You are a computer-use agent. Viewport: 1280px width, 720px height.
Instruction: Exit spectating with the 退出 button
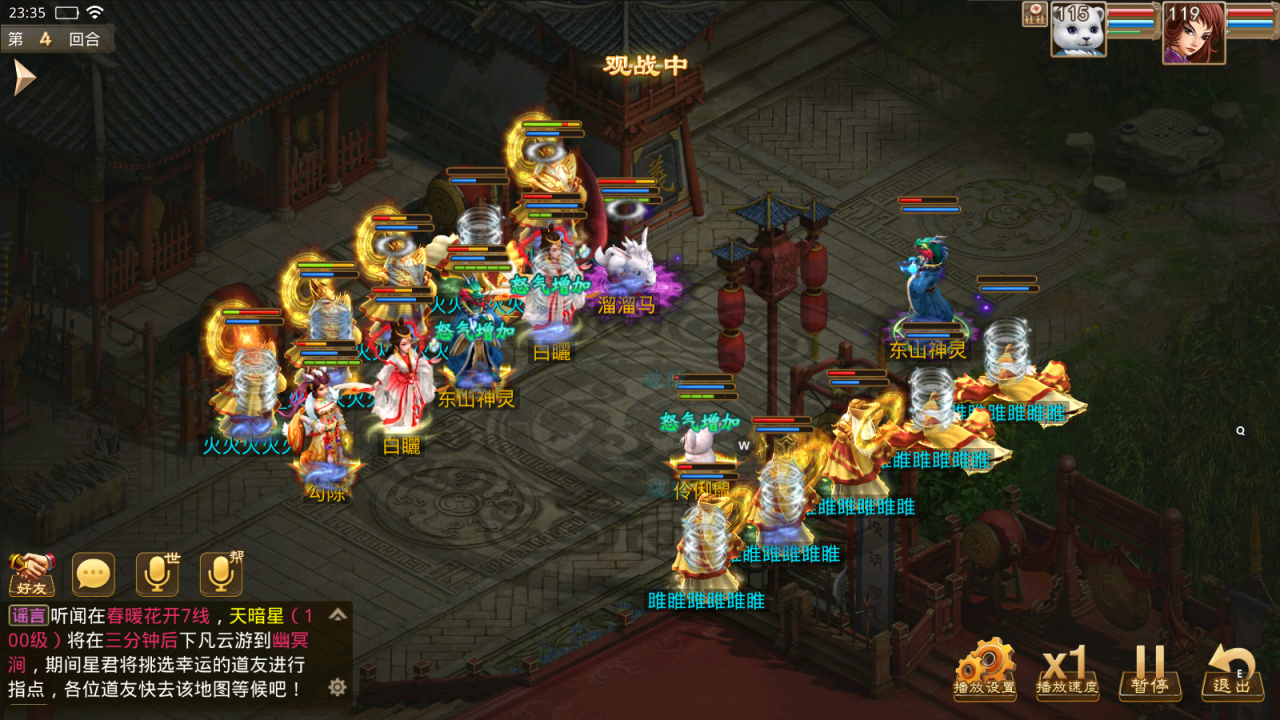click(1232, 668)
